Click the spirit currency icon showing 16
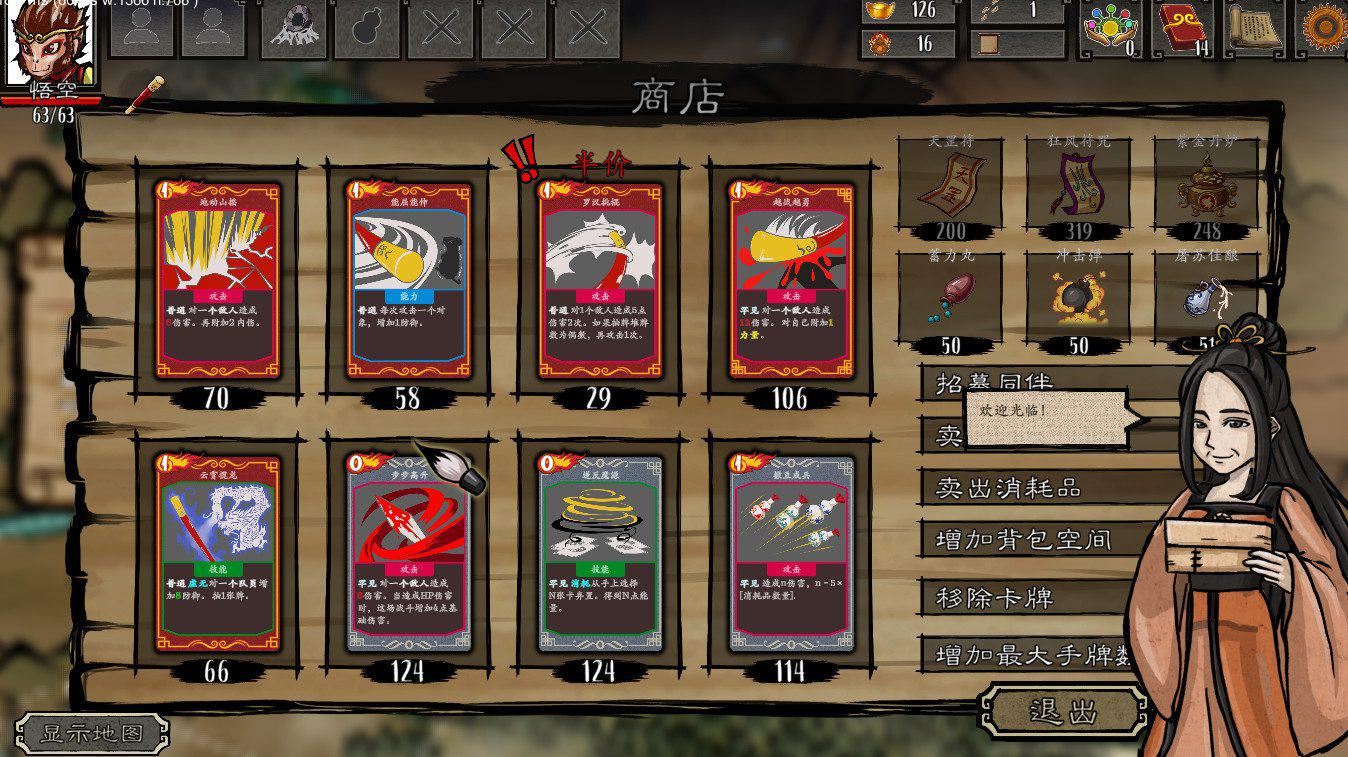The image size is (1348, 757). tap(875, 44)
